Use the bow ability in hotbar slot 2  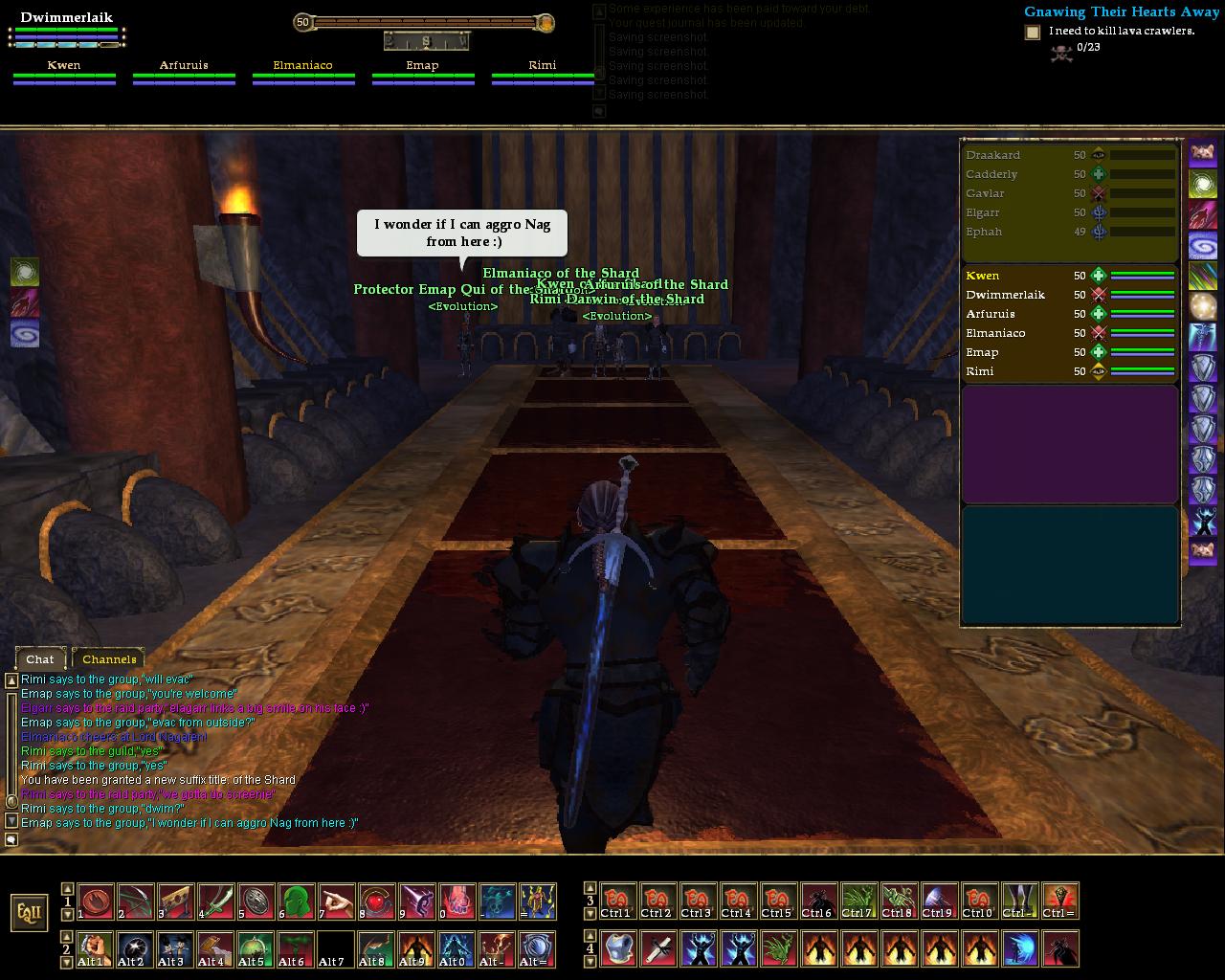(x=136, y=901)
